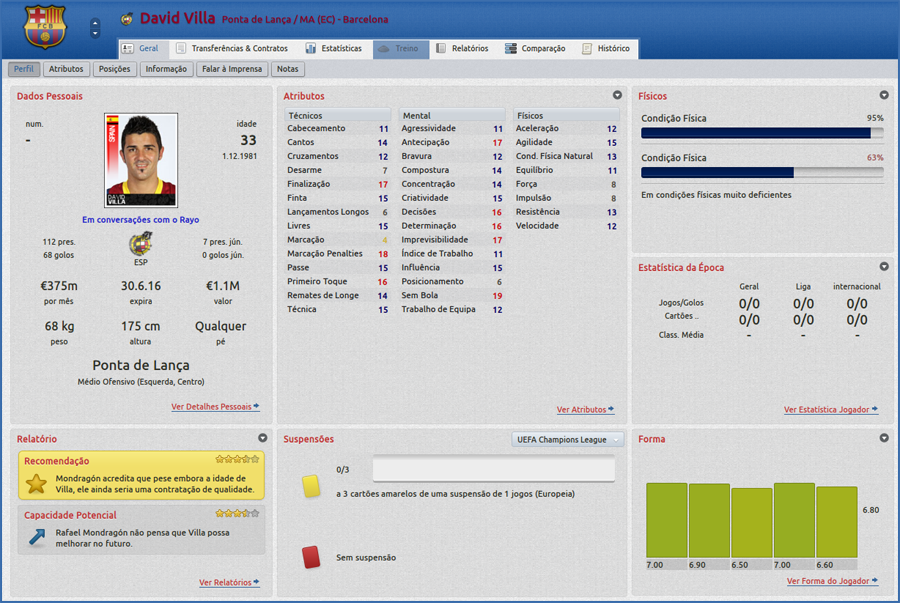Screen dimensions: 900x603
Task: Open the Relatórios tab
Action: click(462, 48)
